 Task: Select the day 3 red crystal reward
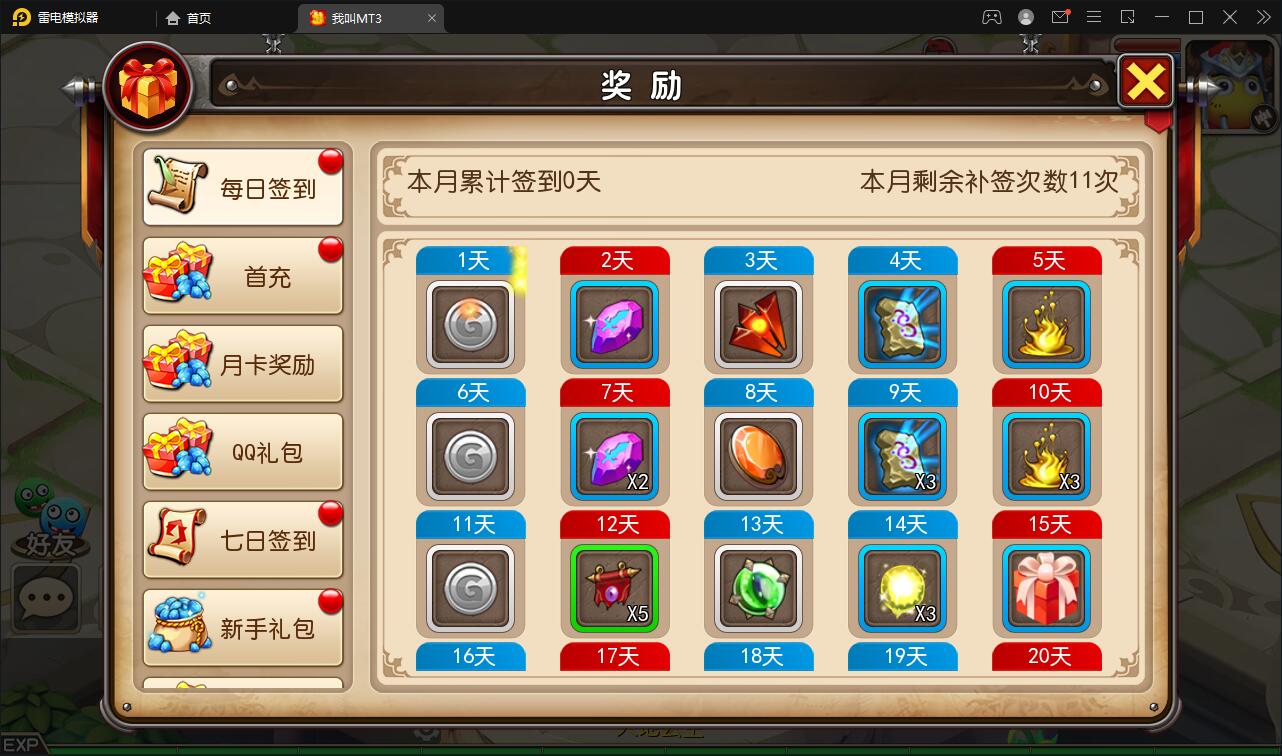click(x=758, y=323)
